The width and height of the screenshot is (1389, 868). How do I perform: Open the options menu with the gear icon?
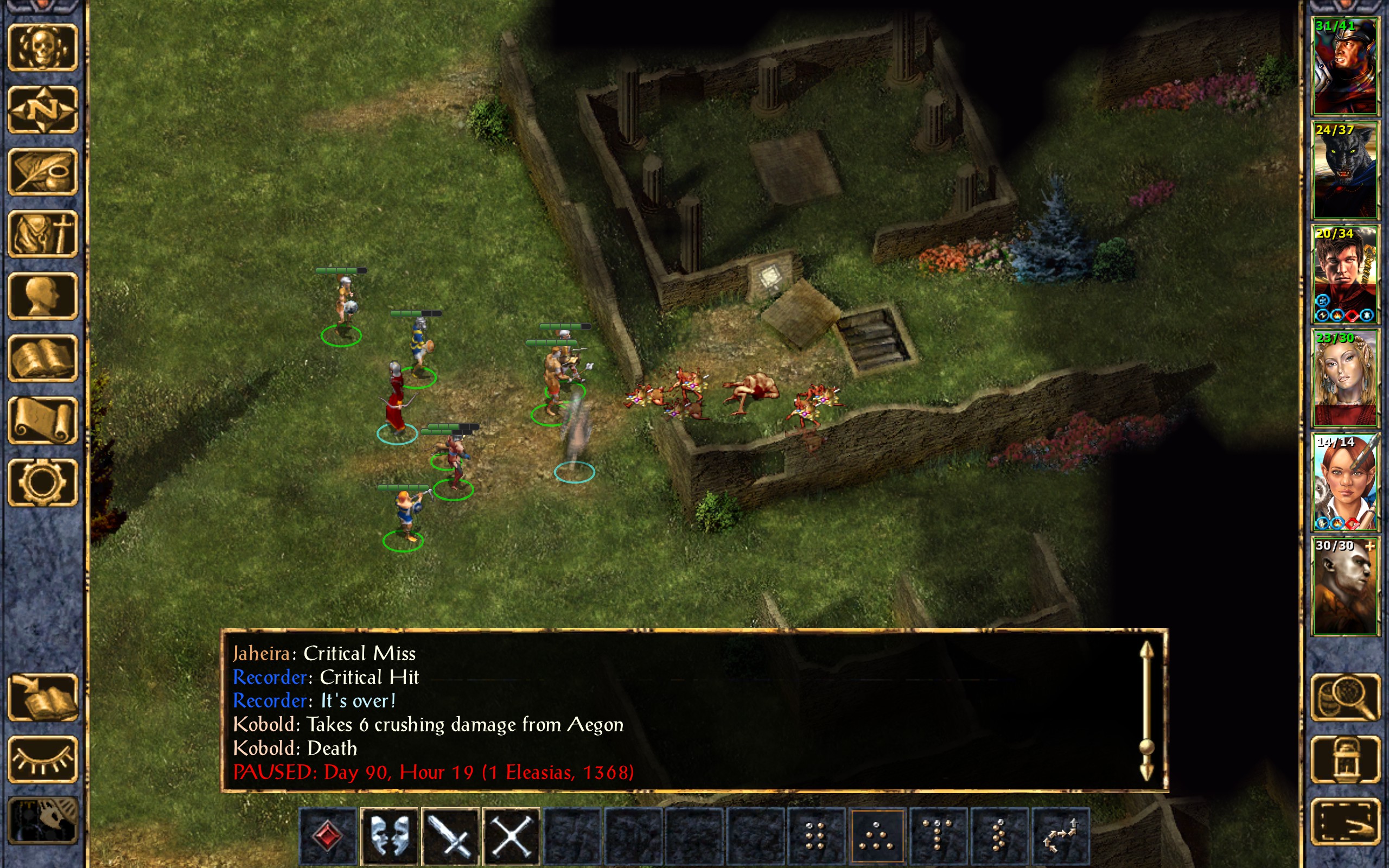42,482
